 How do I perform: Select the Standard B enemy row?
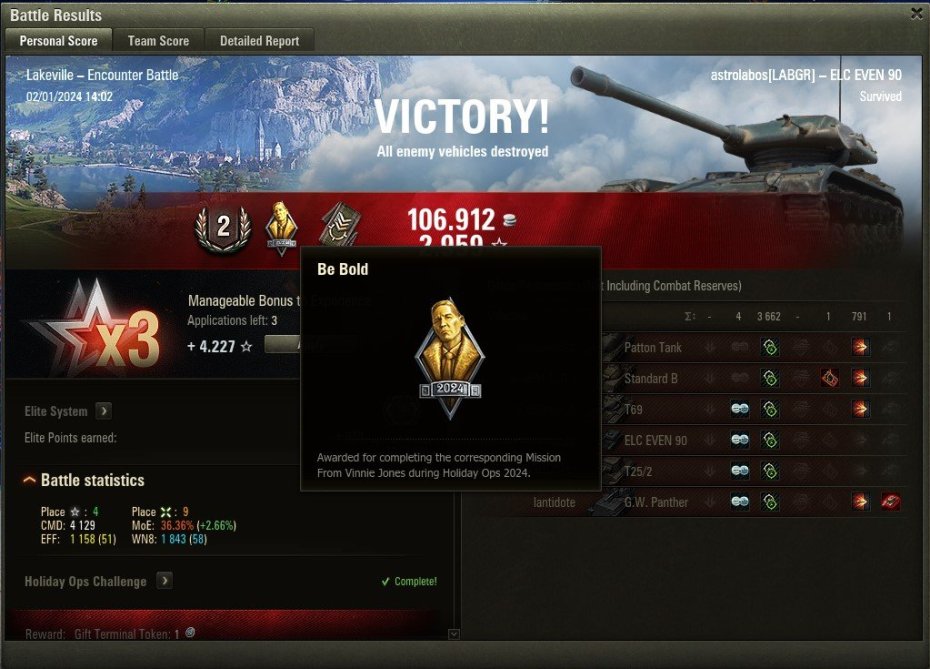coord(651,379)
